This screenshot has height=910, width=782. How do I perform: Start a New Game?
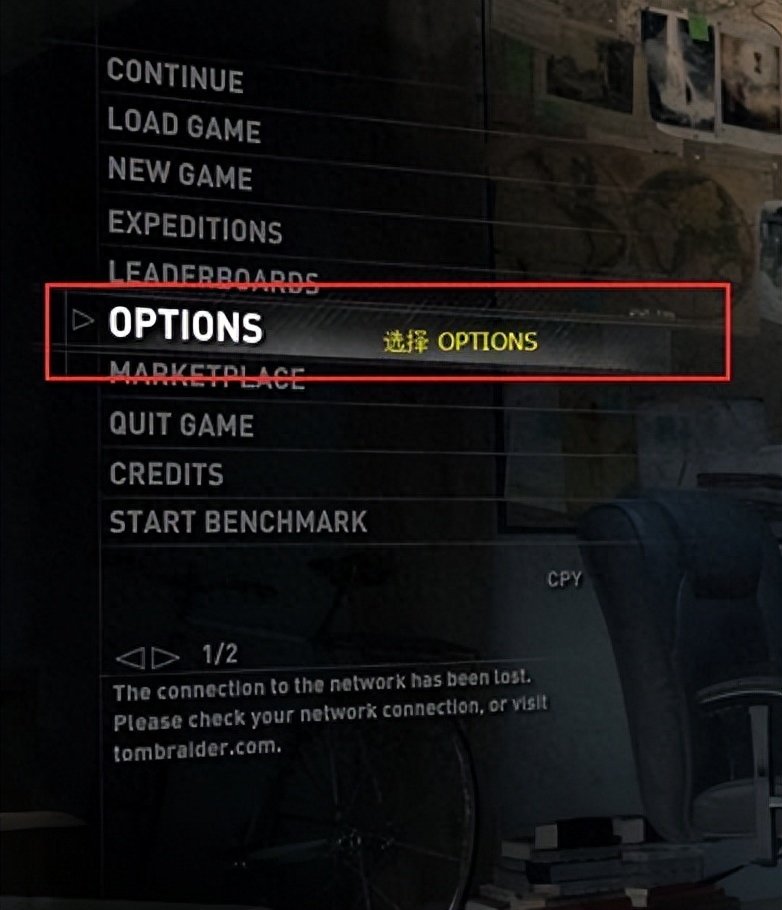click(x=180, y=174)
